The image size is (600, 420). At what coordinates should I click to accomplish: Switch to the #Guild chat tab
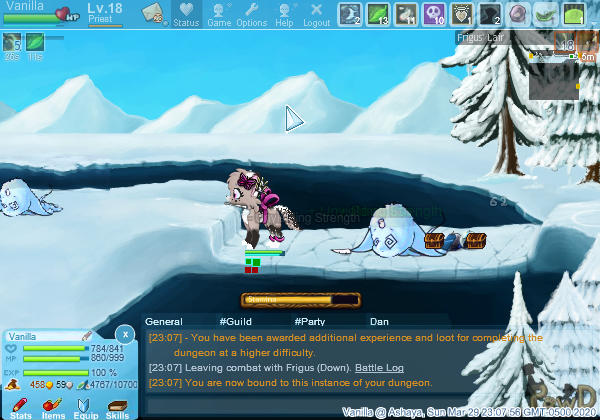[235, 321]
